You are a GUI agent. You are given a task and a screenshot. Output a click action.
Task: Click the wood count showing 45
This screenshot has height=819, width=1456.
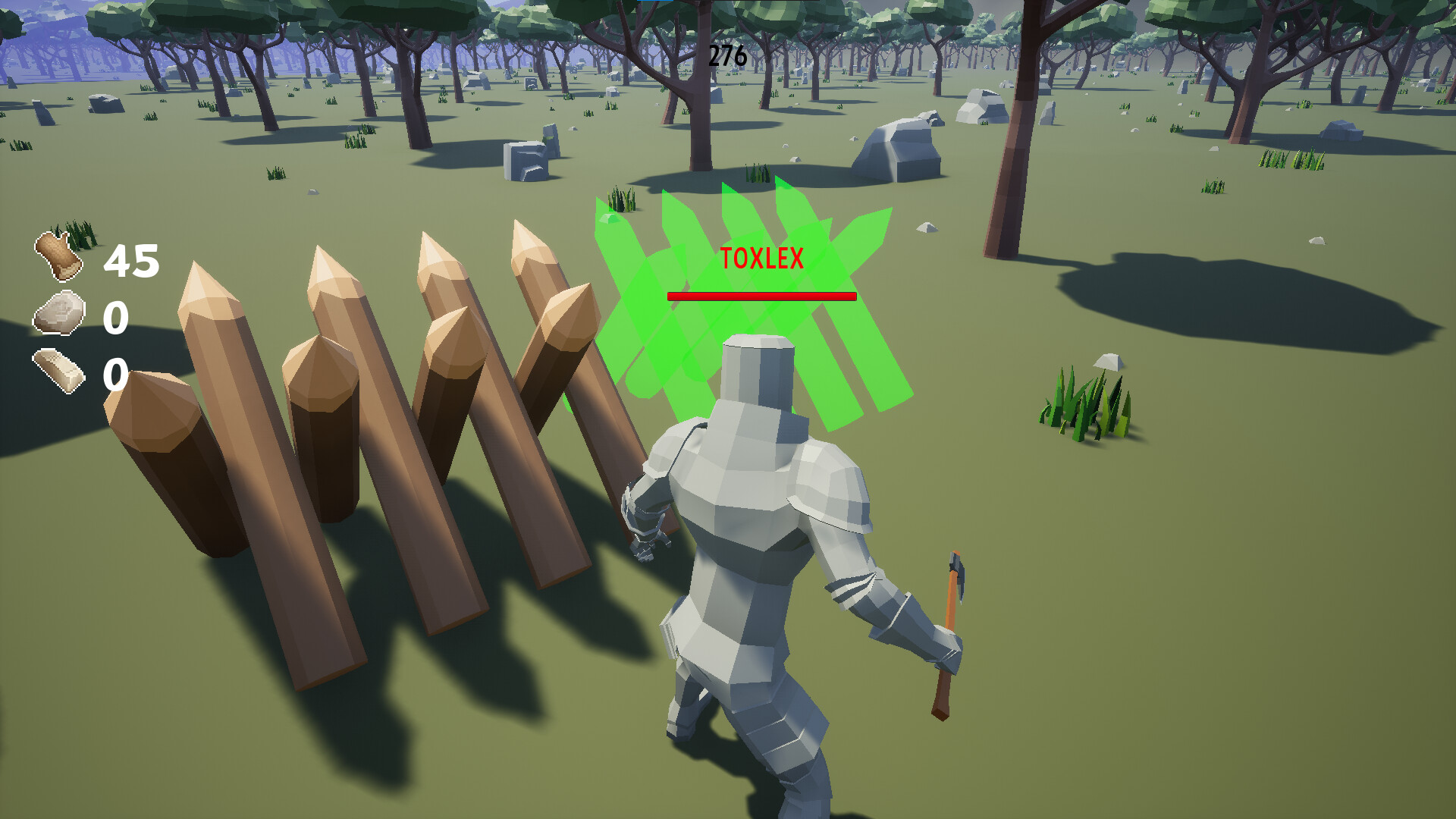(130, 262)
